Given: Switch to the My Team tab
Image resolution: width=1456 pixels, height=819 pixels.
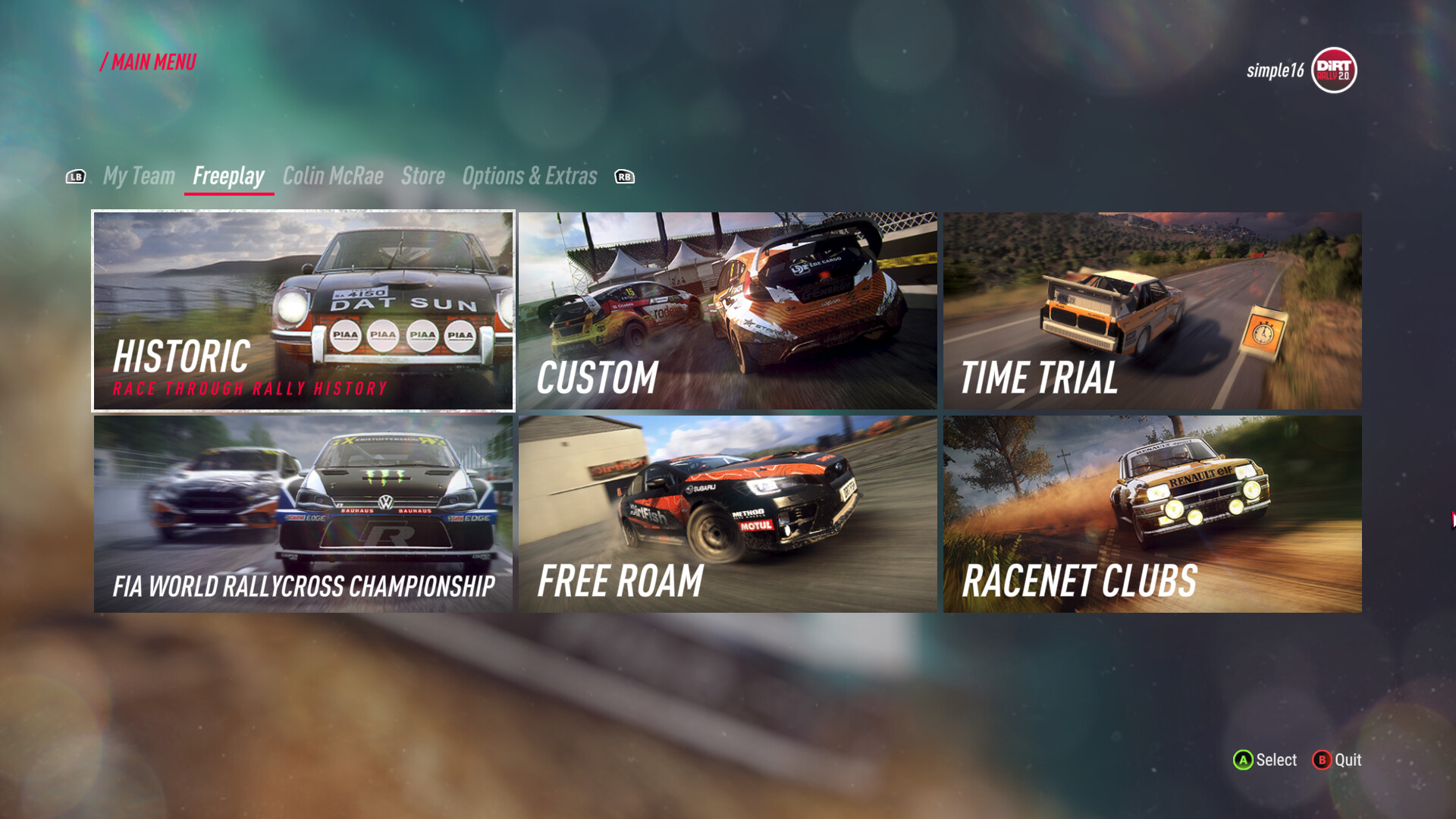Looking at the screenshot, I should [139, 176].
